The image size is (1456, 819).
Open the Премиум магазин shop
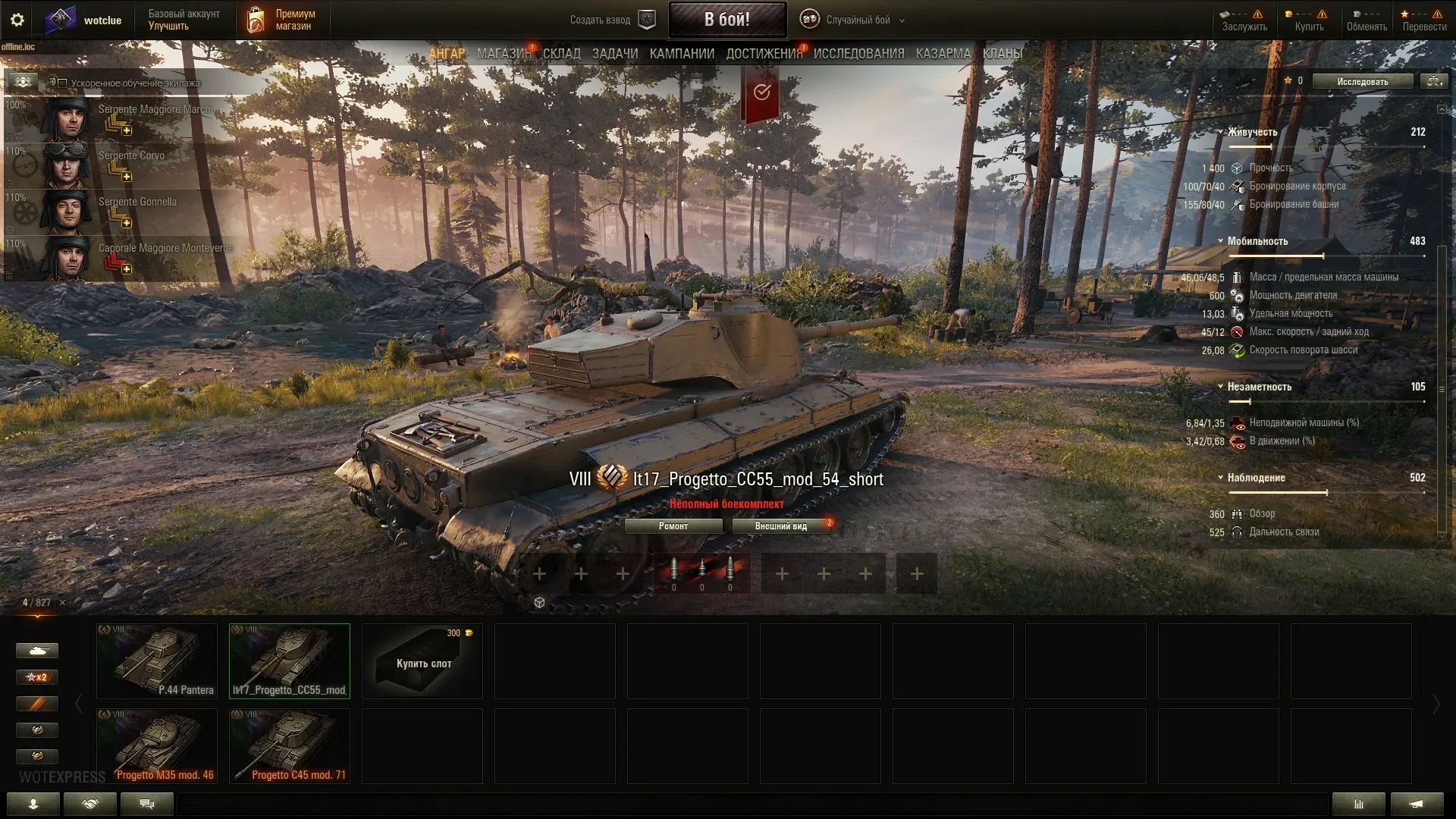pos(282,20)
